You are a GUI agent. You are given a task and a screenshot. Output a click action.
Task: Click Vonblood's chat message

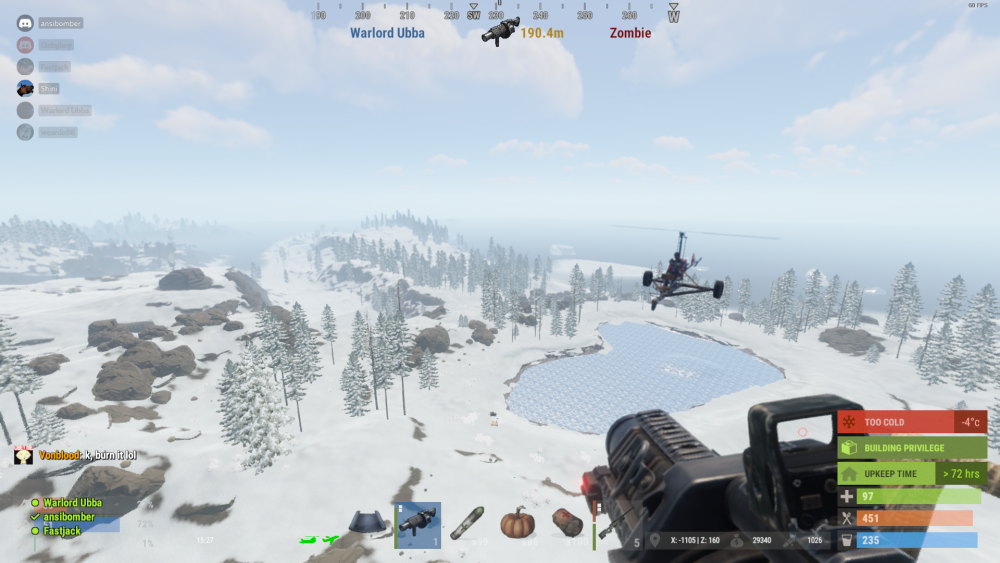click(88, 456)
